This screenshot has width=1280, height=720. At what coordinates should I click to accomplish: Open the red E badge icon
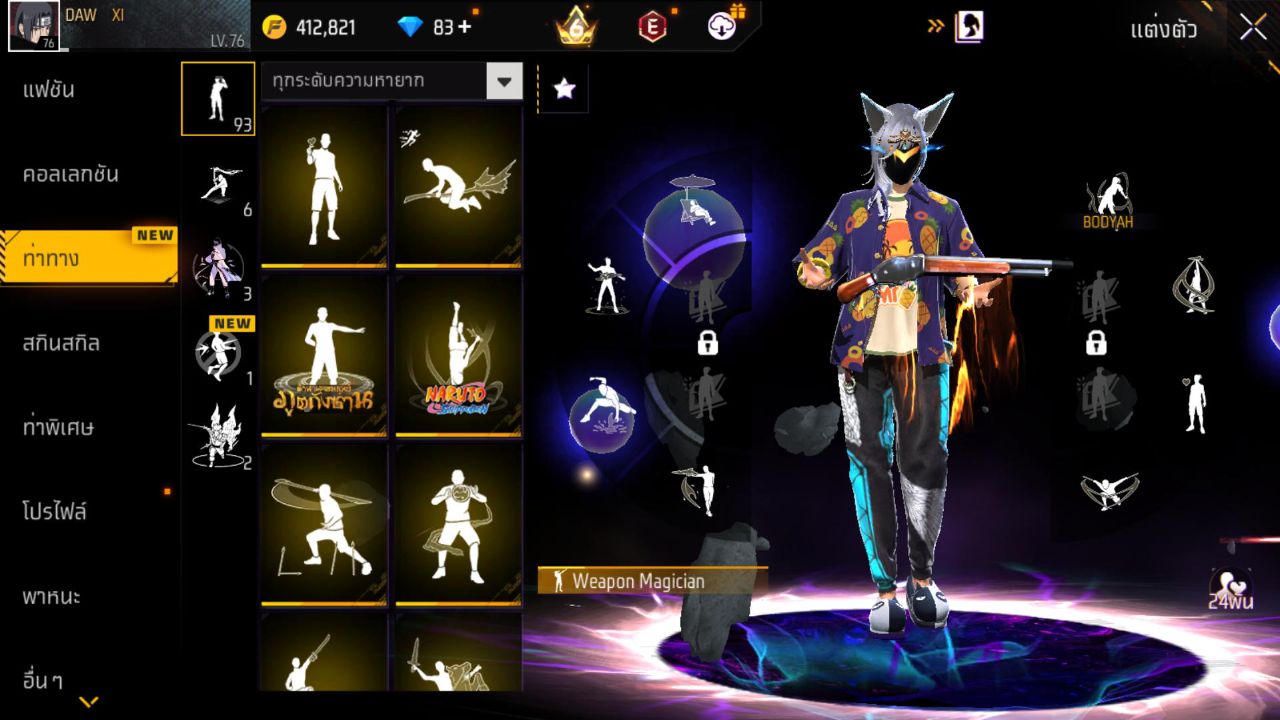[x=652, y=27]
